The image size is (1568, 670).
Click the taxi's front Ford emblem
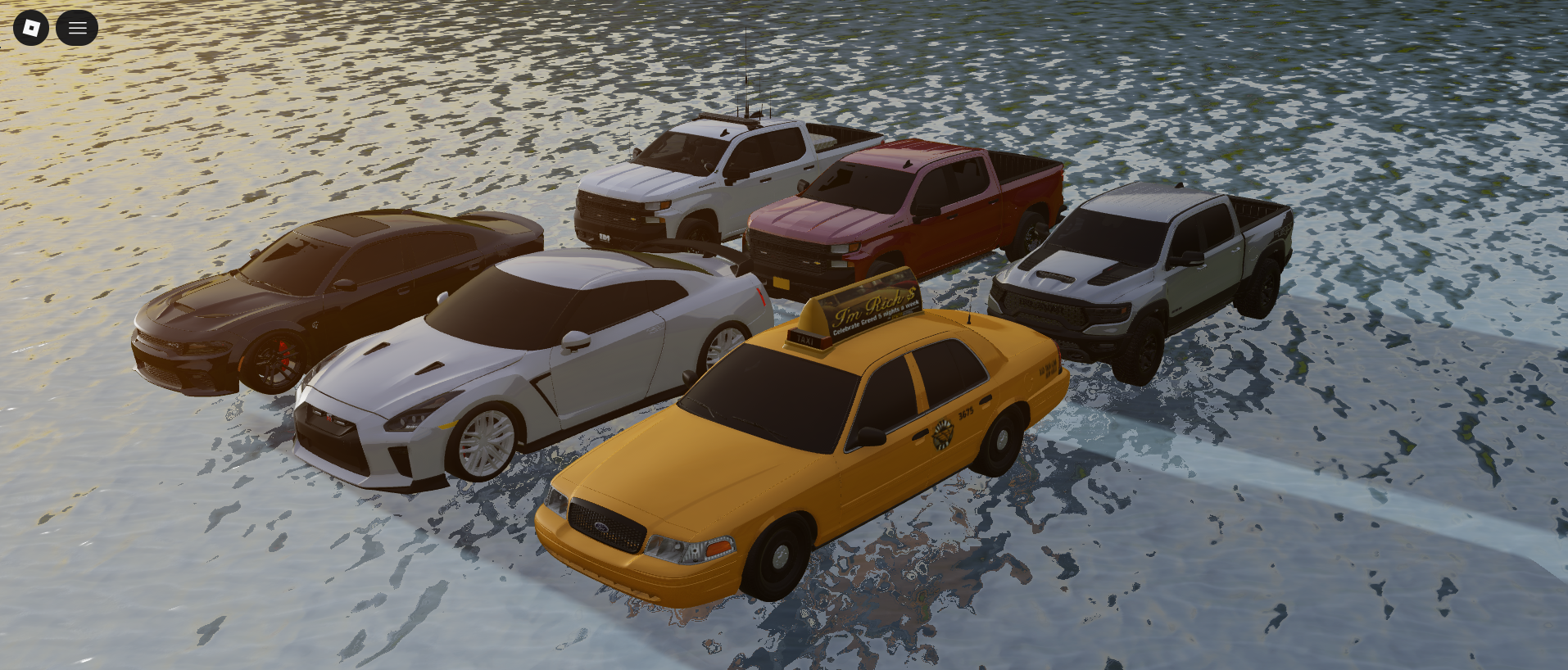601,527
